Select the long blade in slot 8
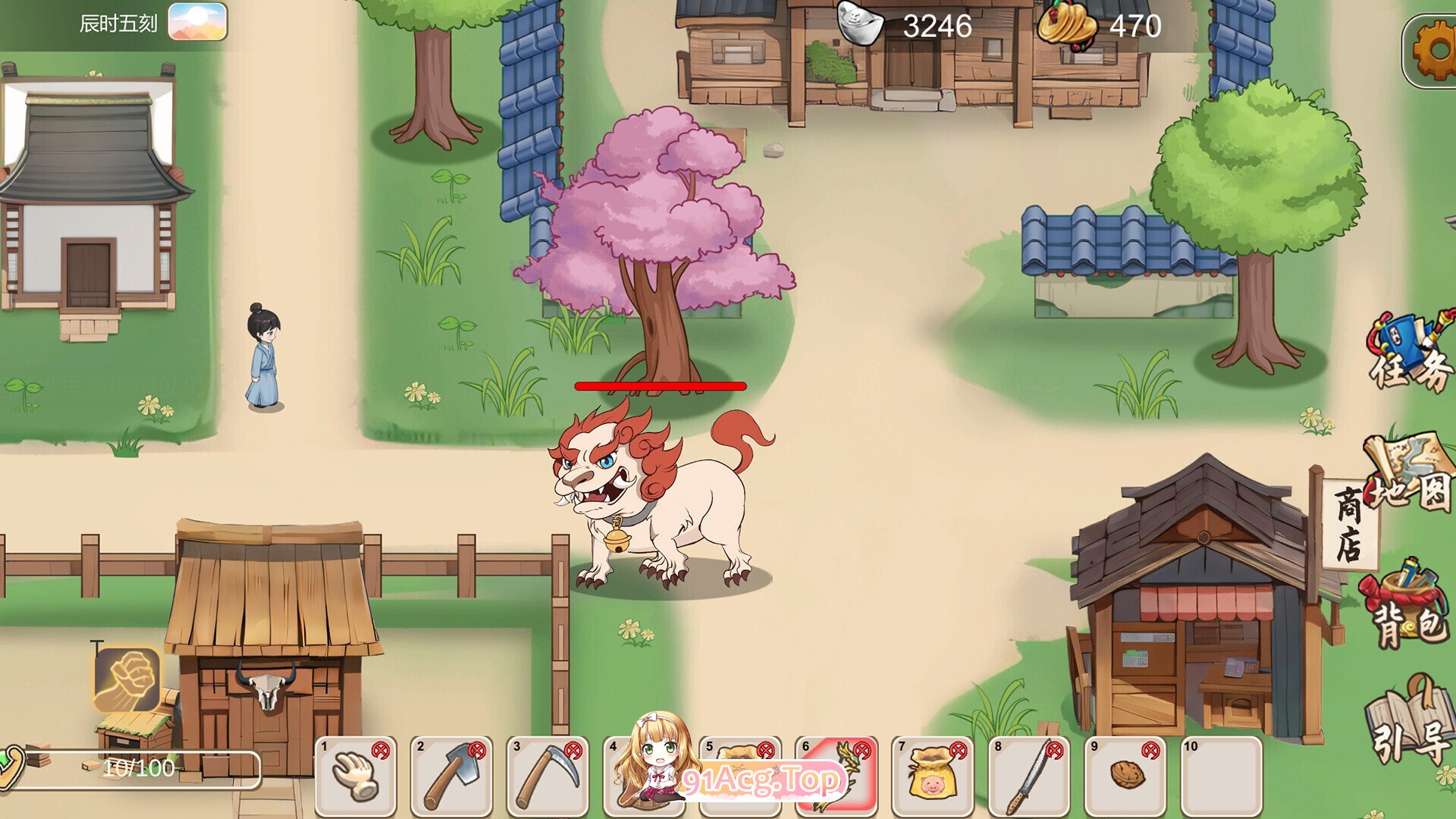The width and height of the screenshot is (1456, 819). [x=1028, y=776]
